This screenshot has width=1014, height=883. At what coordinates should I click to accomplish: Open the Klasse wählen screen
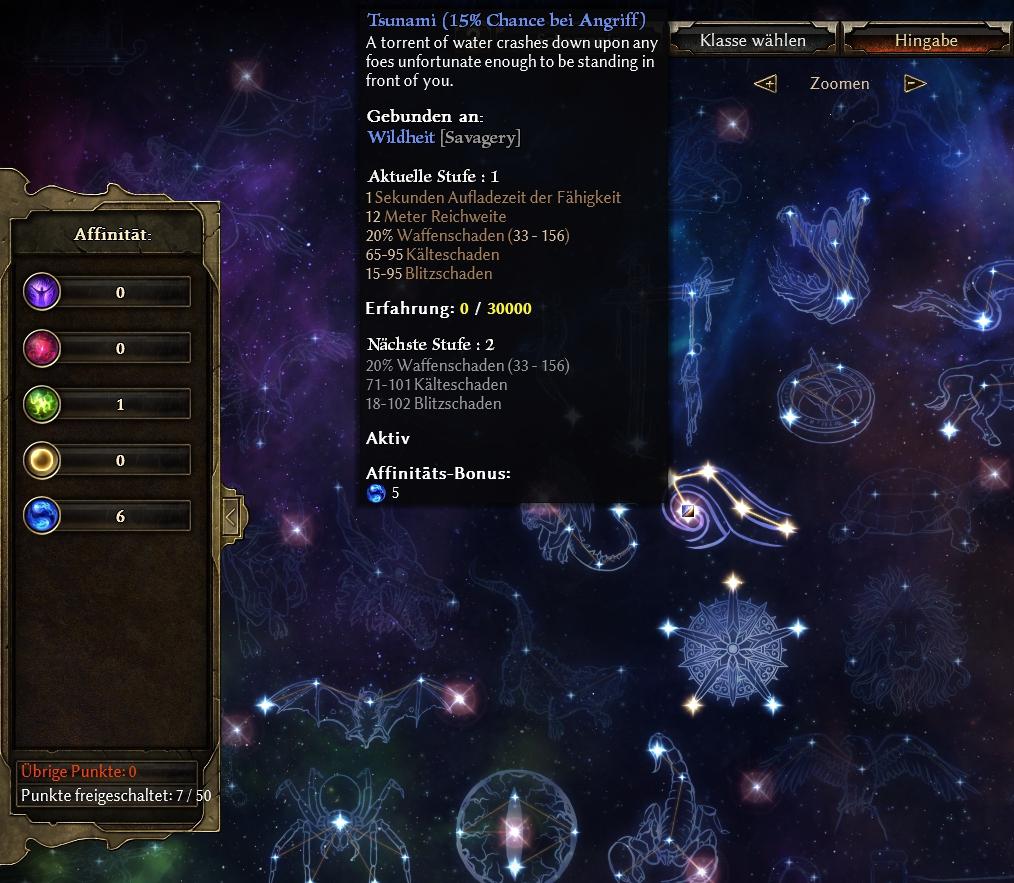[753, 41]
